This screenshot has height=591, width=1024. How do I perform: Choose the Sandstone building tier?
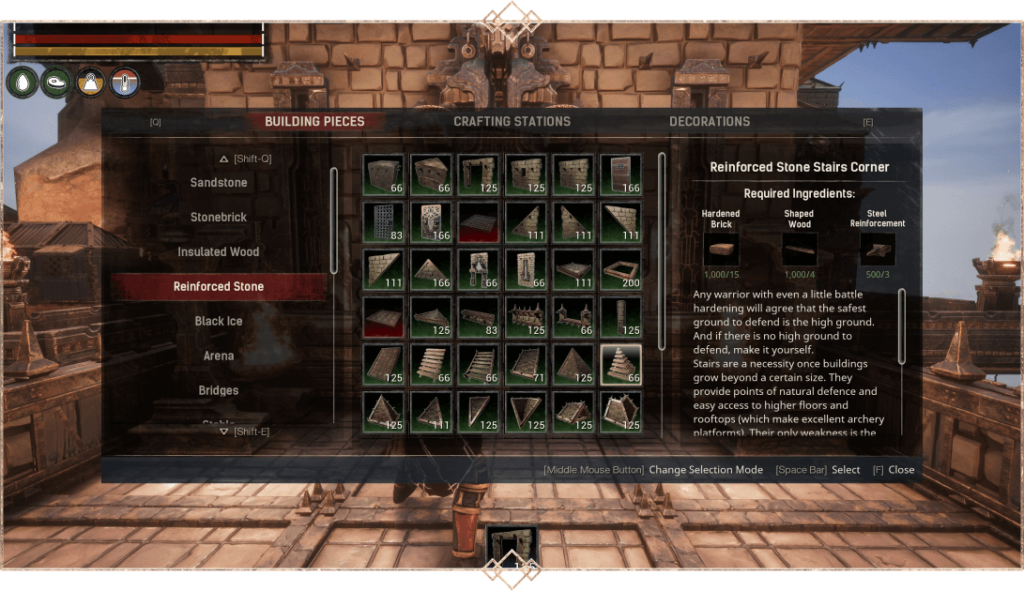(219, 183)
